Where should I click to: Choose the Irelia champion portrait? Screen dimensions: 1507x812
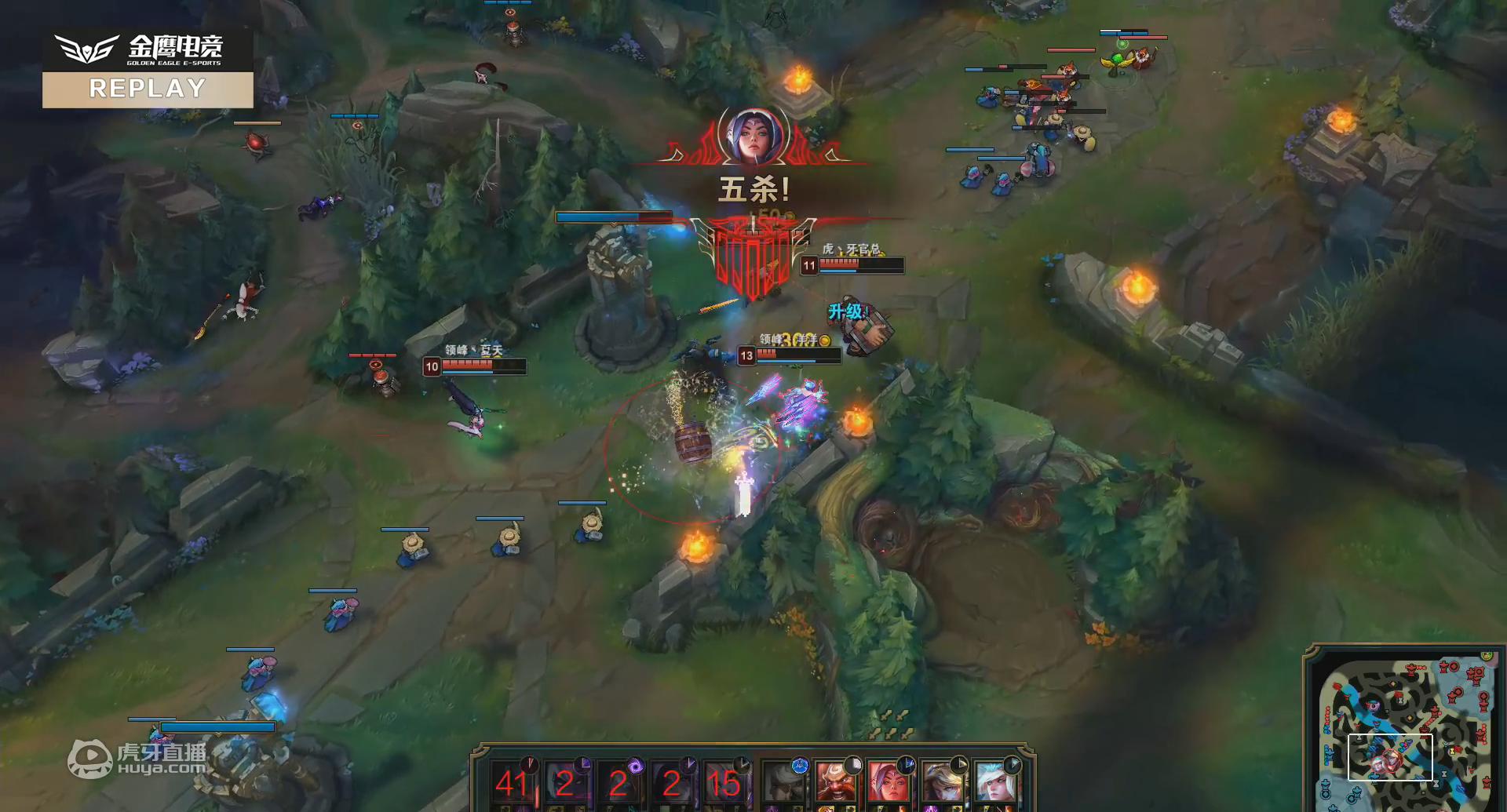(888, 782)
